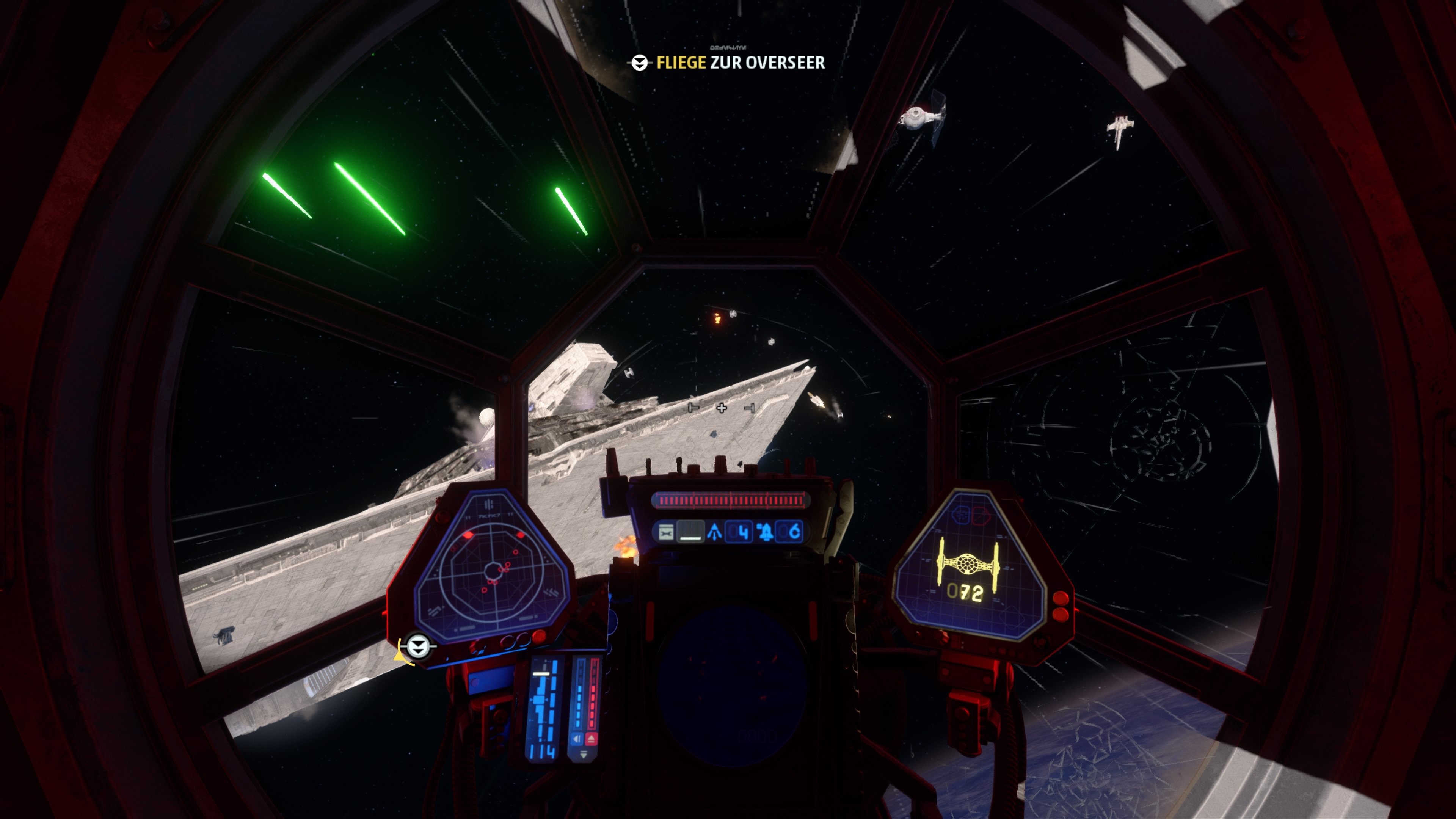Adjust the throttle gauge showing 114
Screen dimensions: 1456x819
[542, 752]
